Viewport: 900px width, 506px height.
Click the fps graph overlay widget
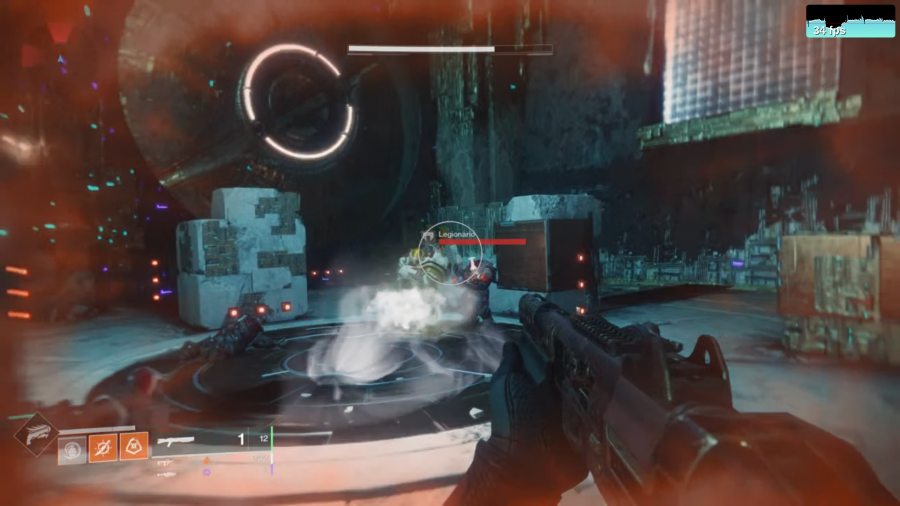tap(850, 21)
